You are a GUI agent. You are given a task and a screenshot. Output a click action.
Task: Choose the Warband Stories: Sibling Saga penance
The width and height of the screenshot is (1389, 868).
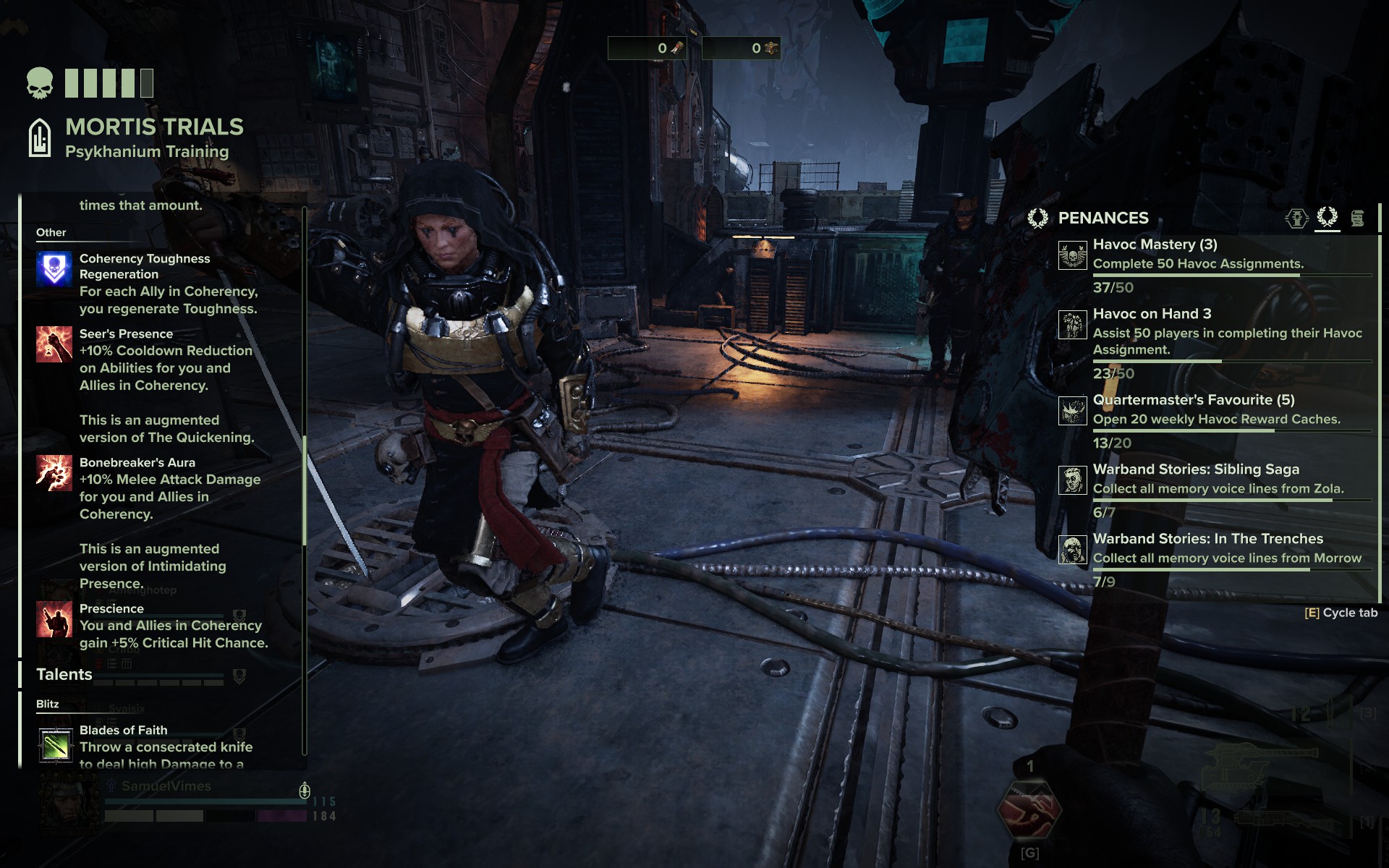pyautogui.click(x=1195, y=469)
